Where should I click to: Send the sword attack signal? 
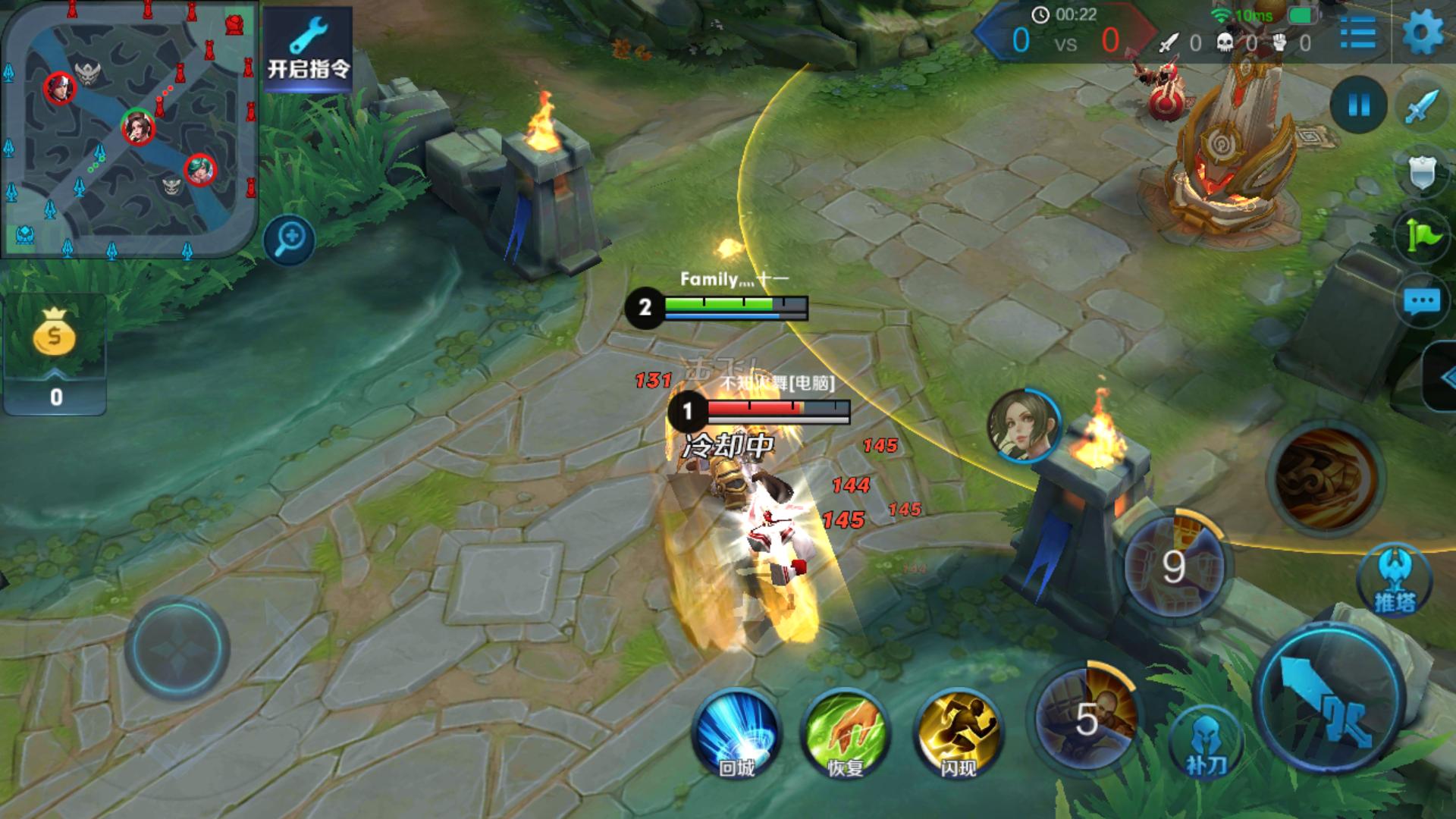click(x=1421, y=106)
